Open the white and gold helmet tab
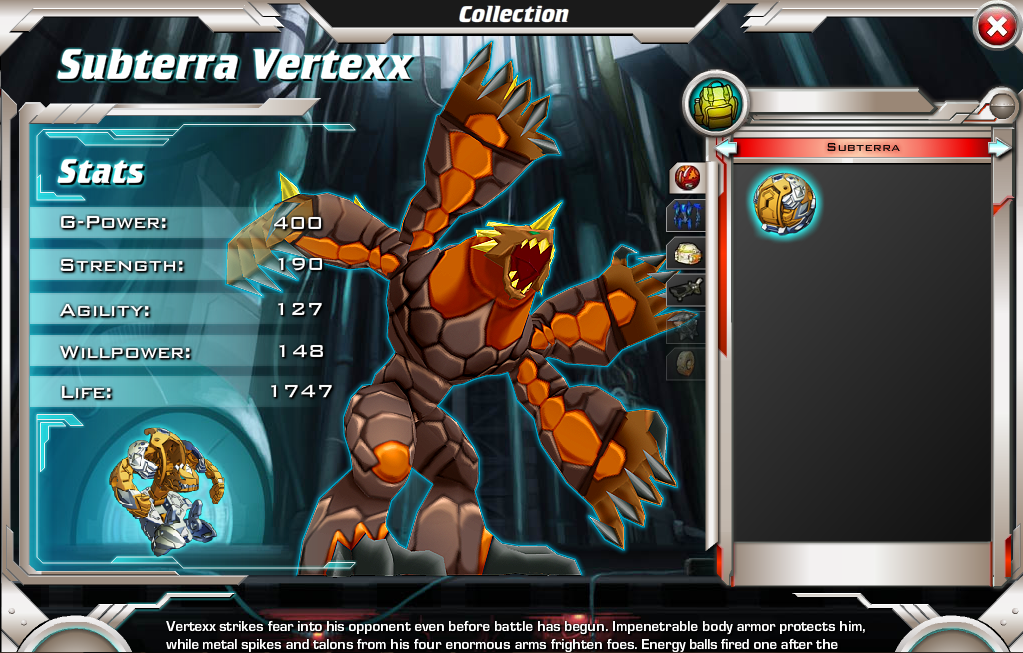 coord(686,253)
